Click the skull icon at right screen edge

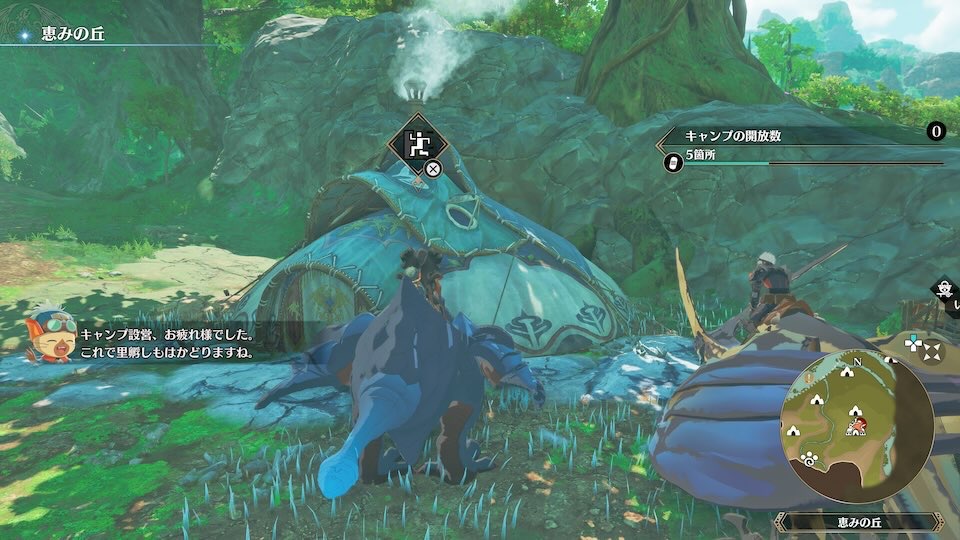[945, 289]
